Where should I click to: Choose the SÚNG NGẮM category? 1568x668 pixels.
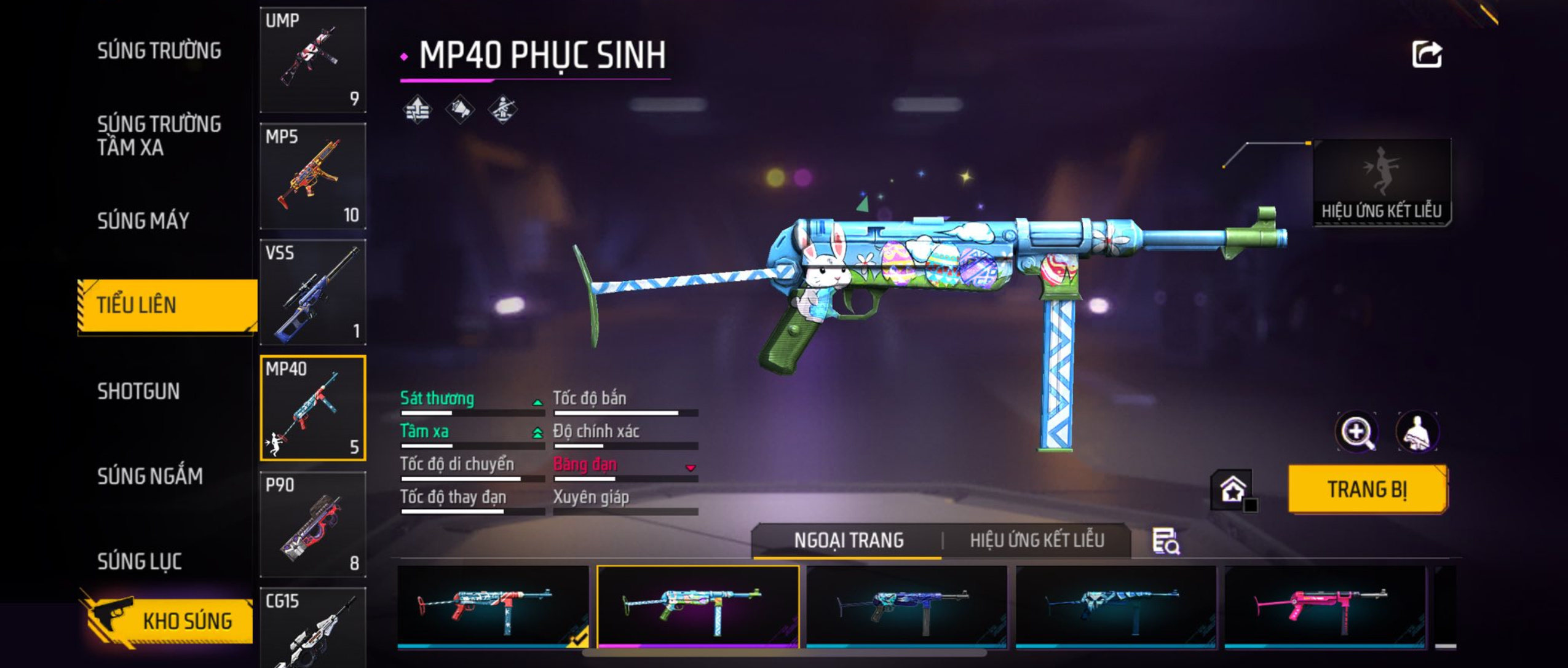click(x=150, y=476)
